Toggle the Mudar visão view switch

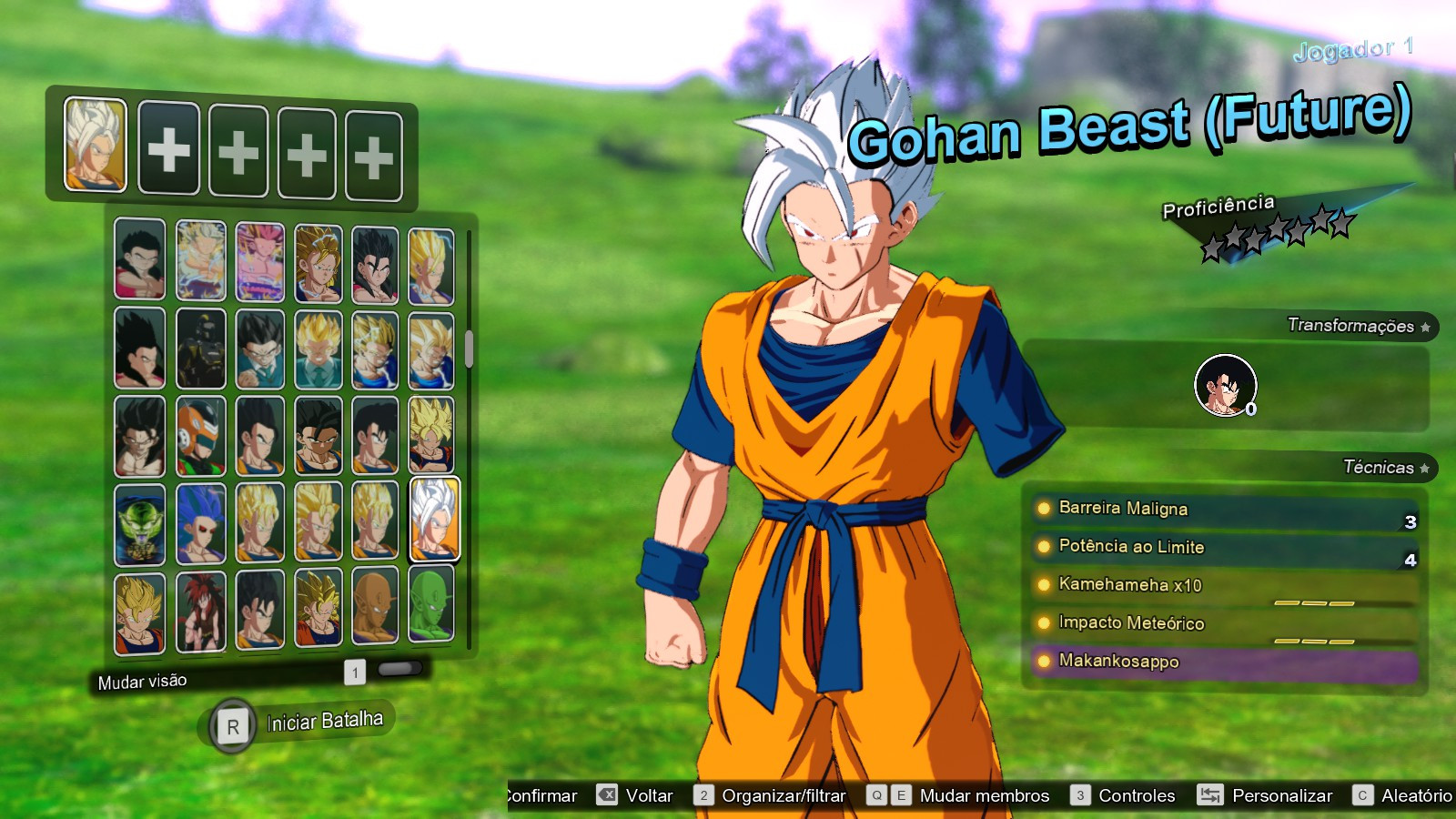[x=399, y=670]
